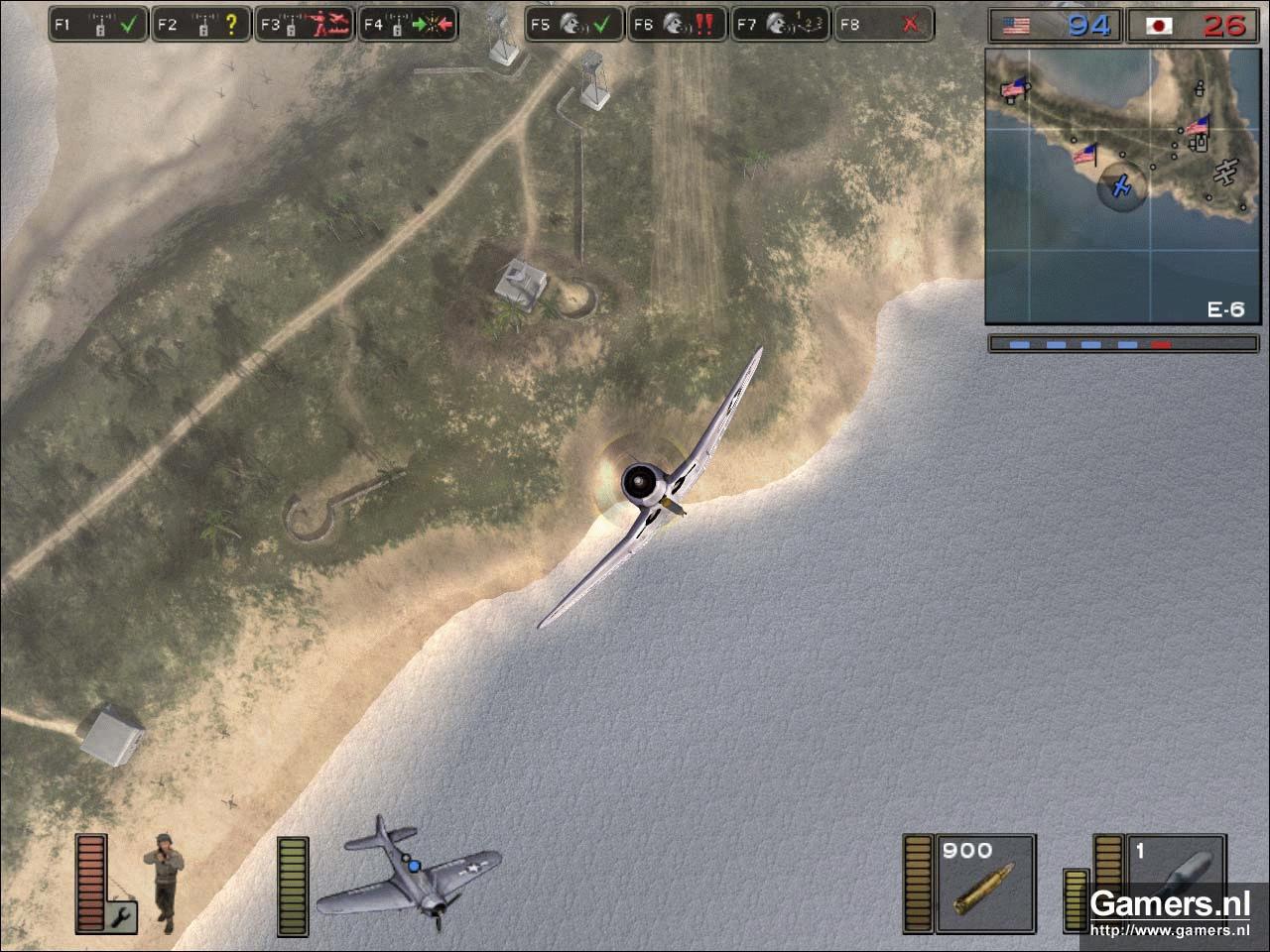
Task: Choose the F2 radio question command
Action: click(x=201, y=25)
